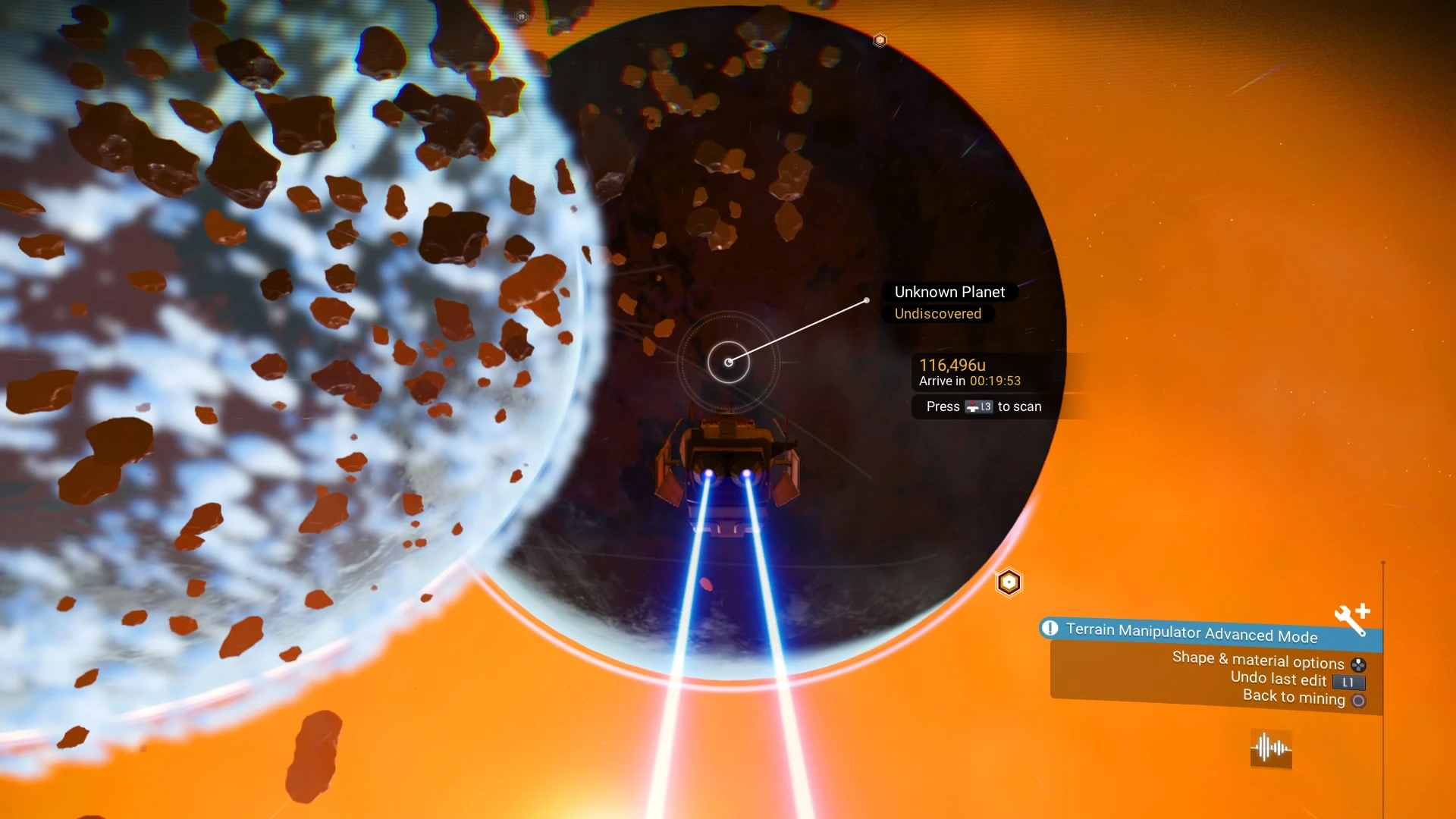Click the L3 joystick icon in the scan prompt
Viewport: 1456px width, 819px height.
pyautogui.click(x=979, y=406)
